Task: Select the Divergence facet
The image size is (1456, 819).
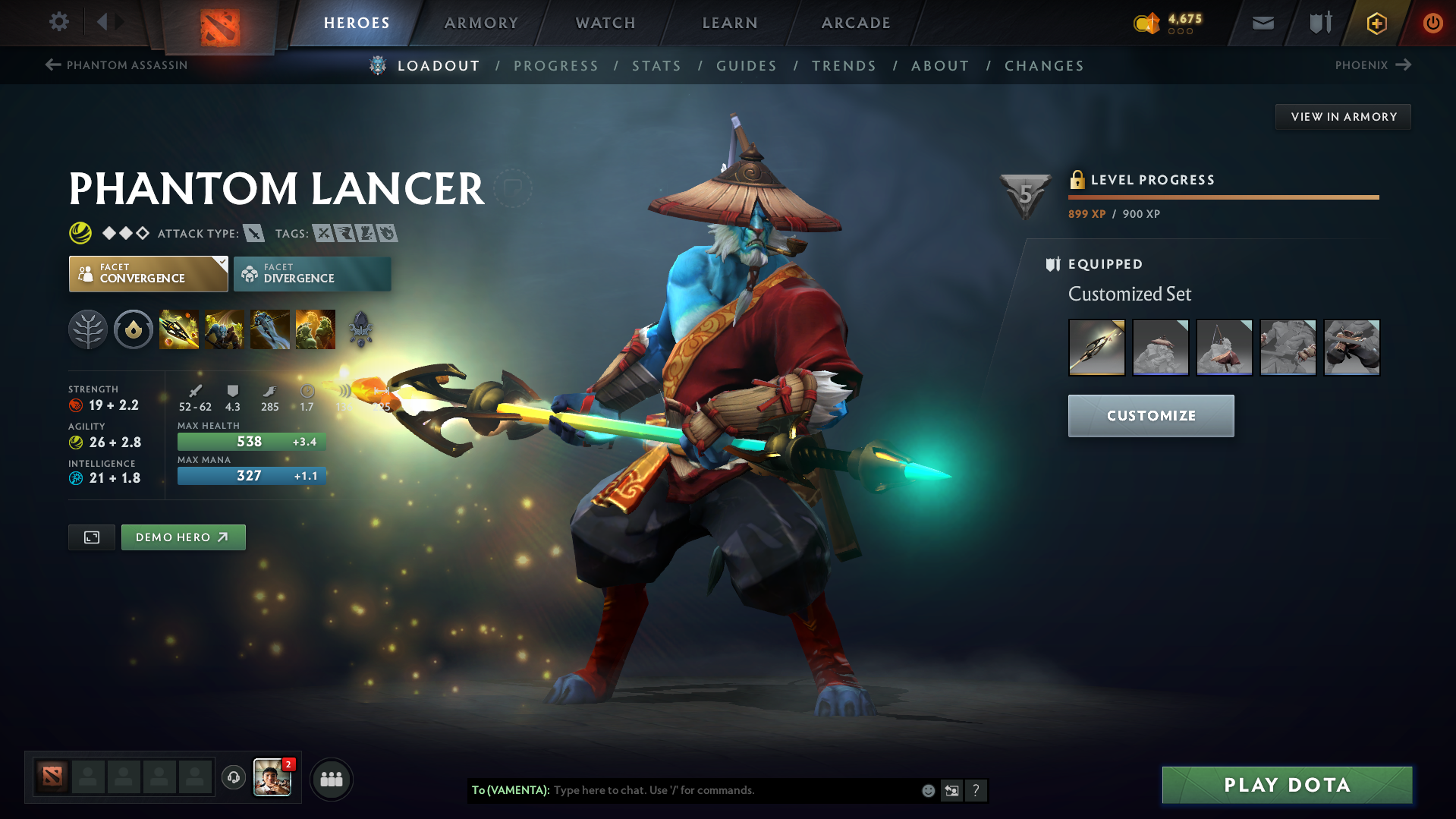Action: tap(312, 273)
